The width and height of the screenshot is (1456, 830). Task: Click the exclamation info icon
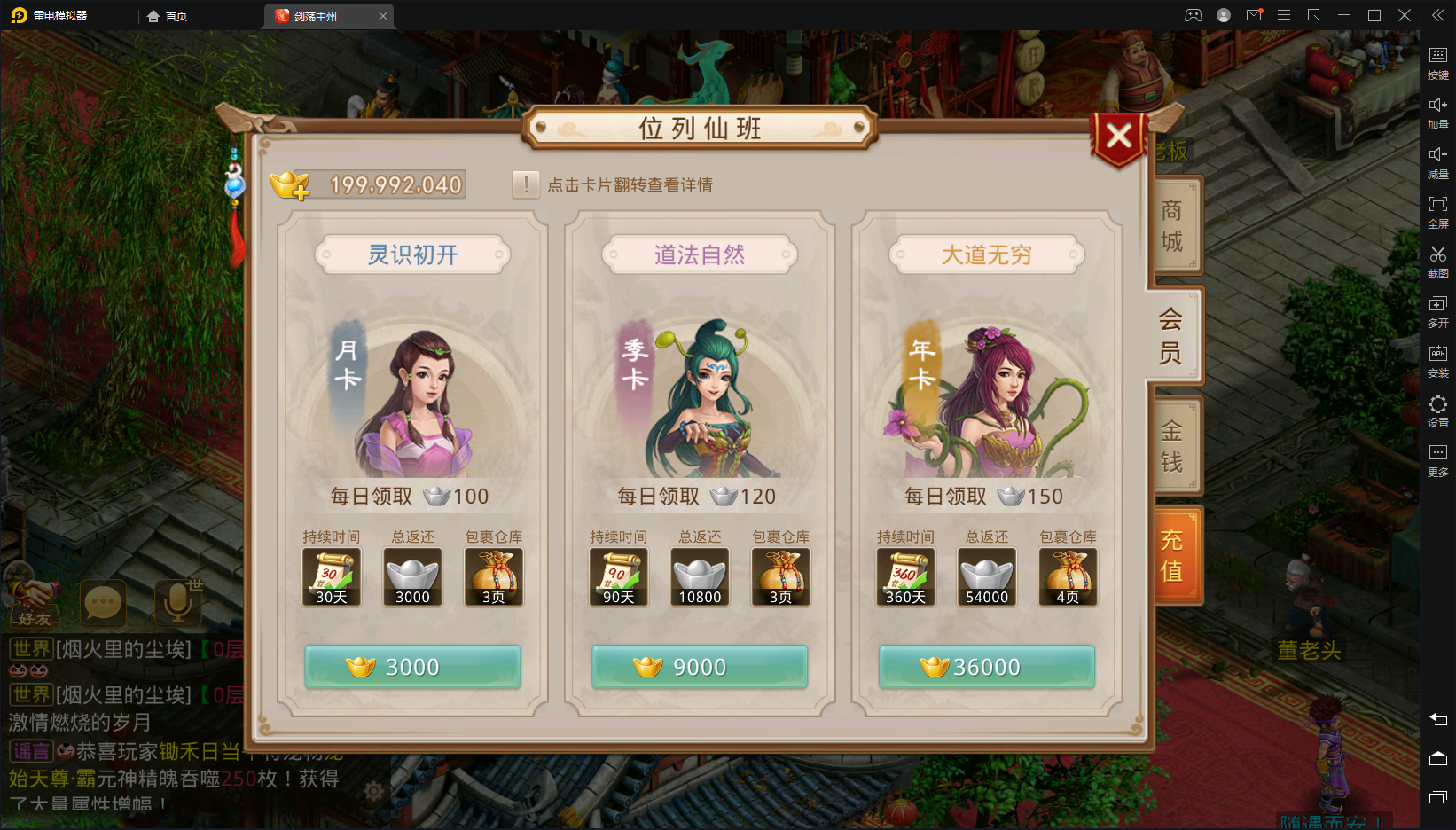(x=526, y=184)
